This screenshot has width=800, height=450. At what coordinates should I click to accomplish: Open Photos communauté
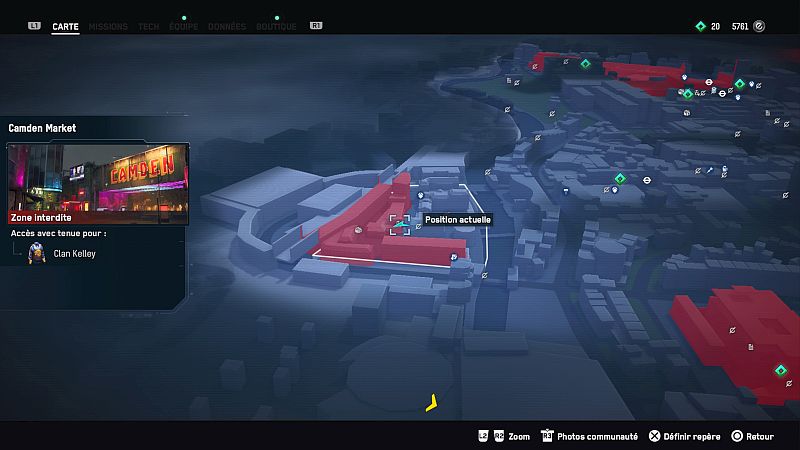tap(589, 437)
